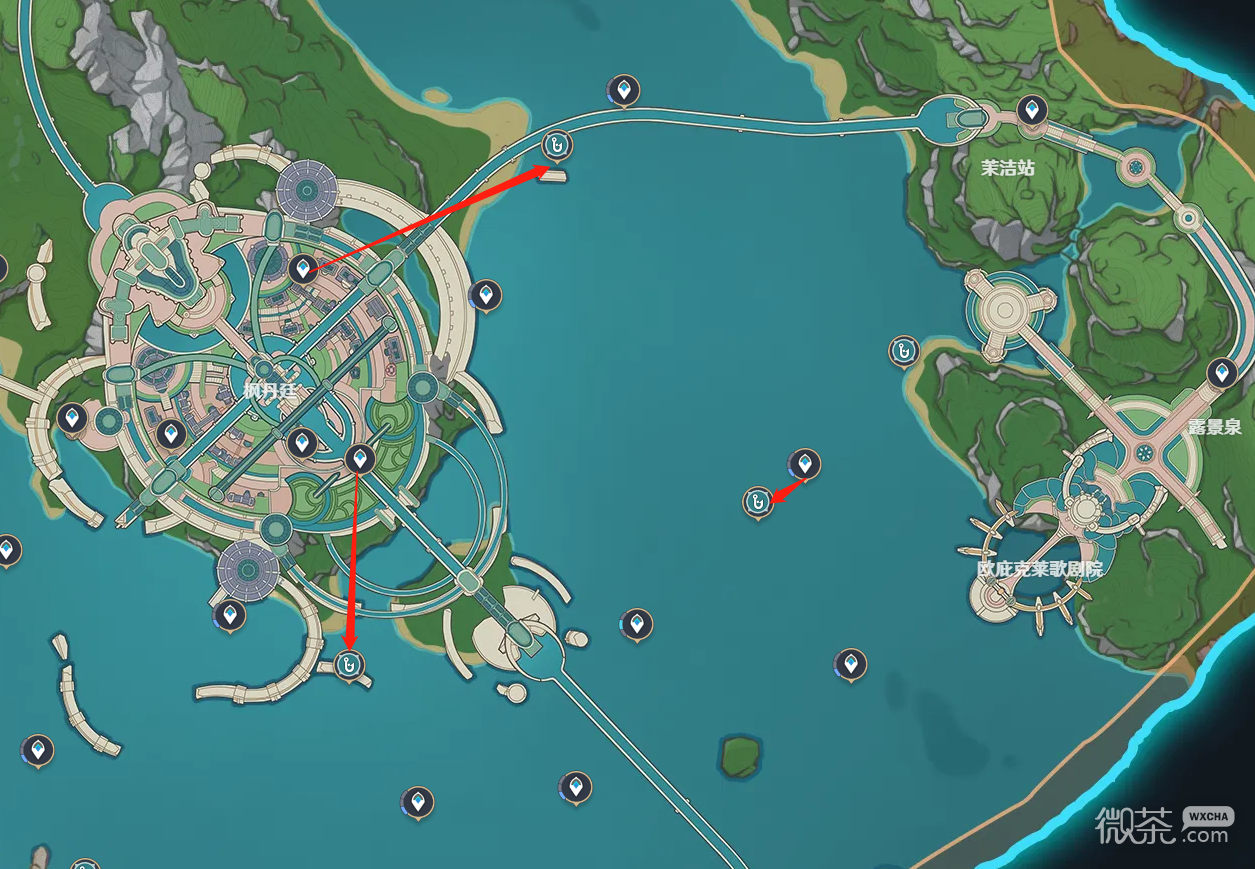The height and width of the screenshot is (869, 1255).
Task: Click the teleport waypoint beside 露景泉
Action: pos(1222,373)
